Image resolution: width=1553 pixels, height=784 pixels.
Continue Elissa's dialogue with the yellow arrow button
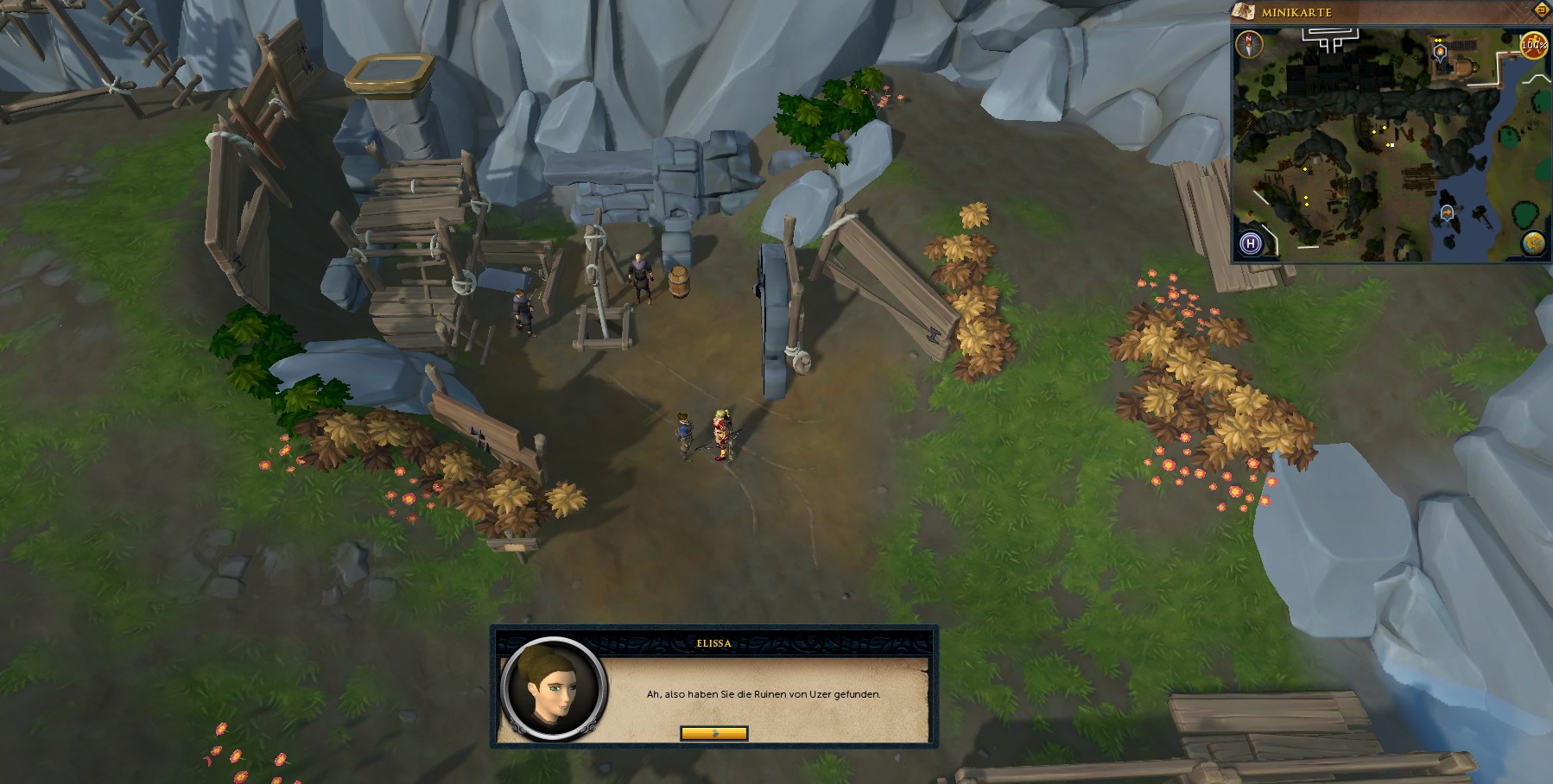click(x=713, y=733)
